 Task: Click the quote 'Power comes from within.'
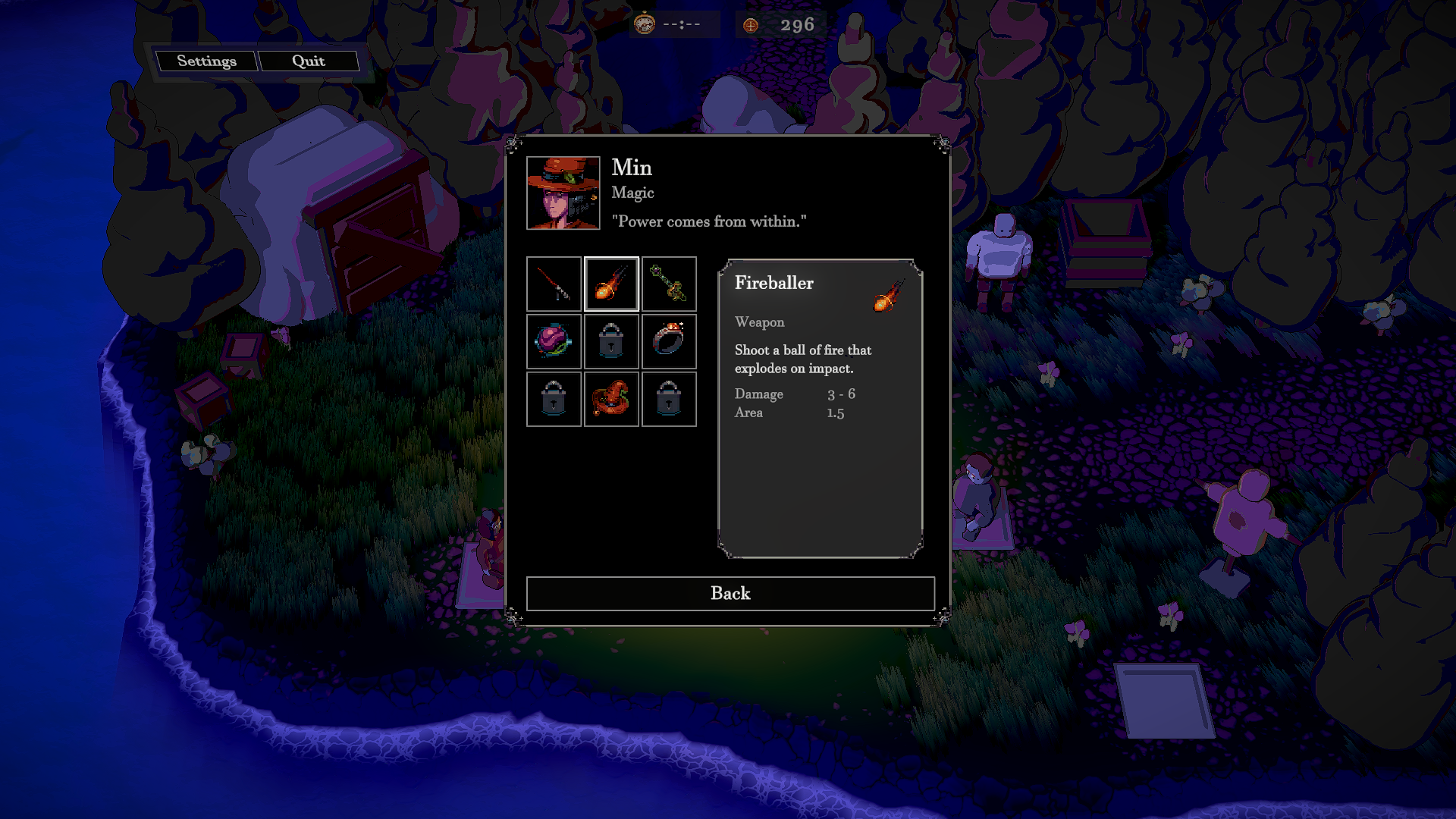coord(710,221)
